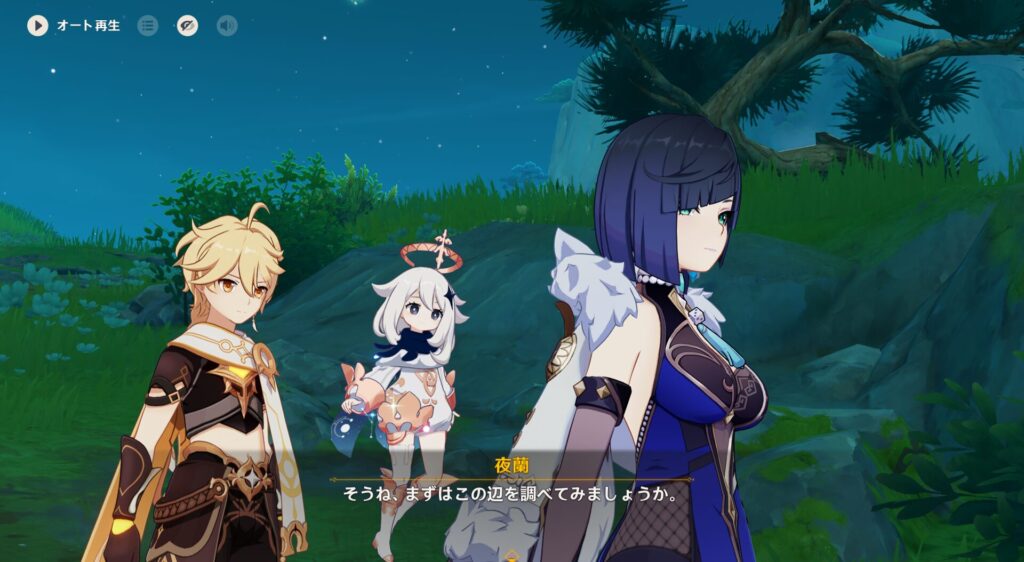This screenshot has height=562, width=1024.
Task: Hide the interface with the crossed-eye icon
Action: click(187, 26)
